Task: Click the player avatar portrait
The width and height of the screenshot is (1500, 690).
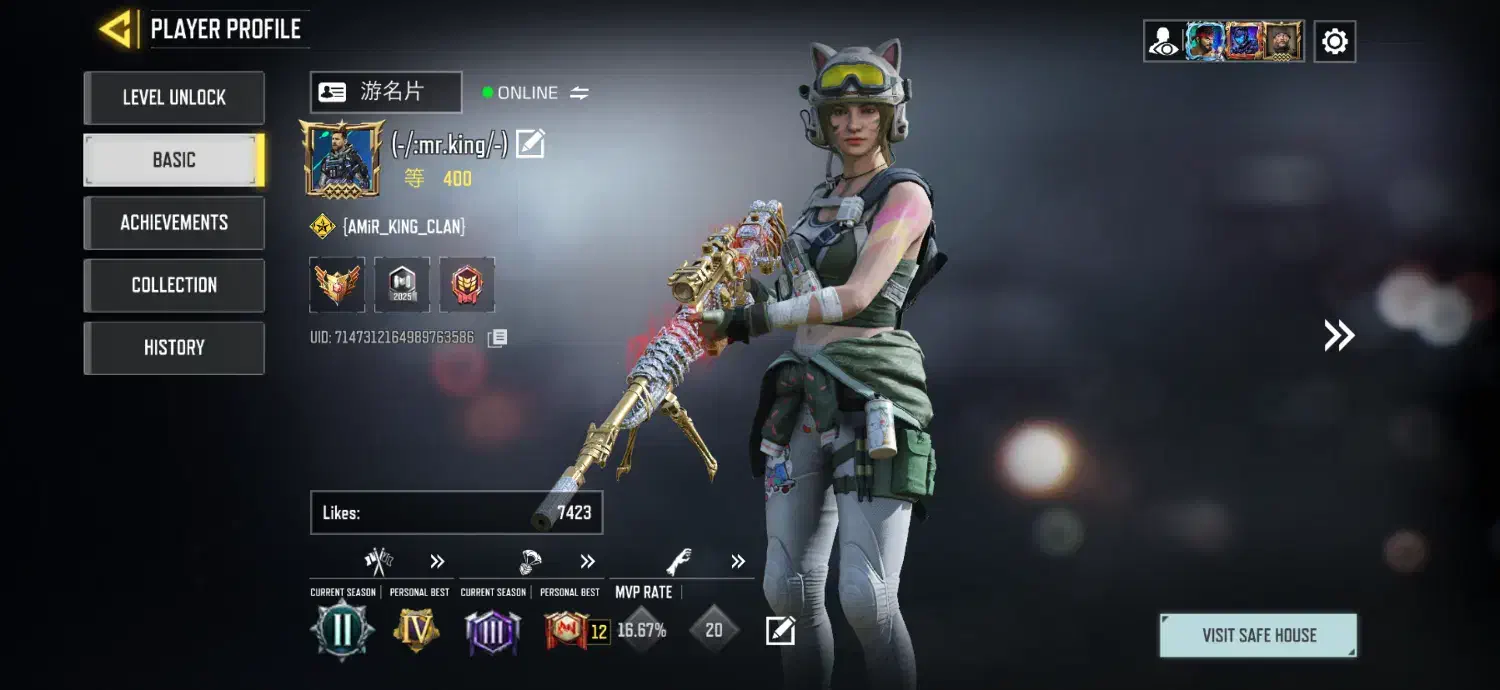Action: click(x=342, y=158)
